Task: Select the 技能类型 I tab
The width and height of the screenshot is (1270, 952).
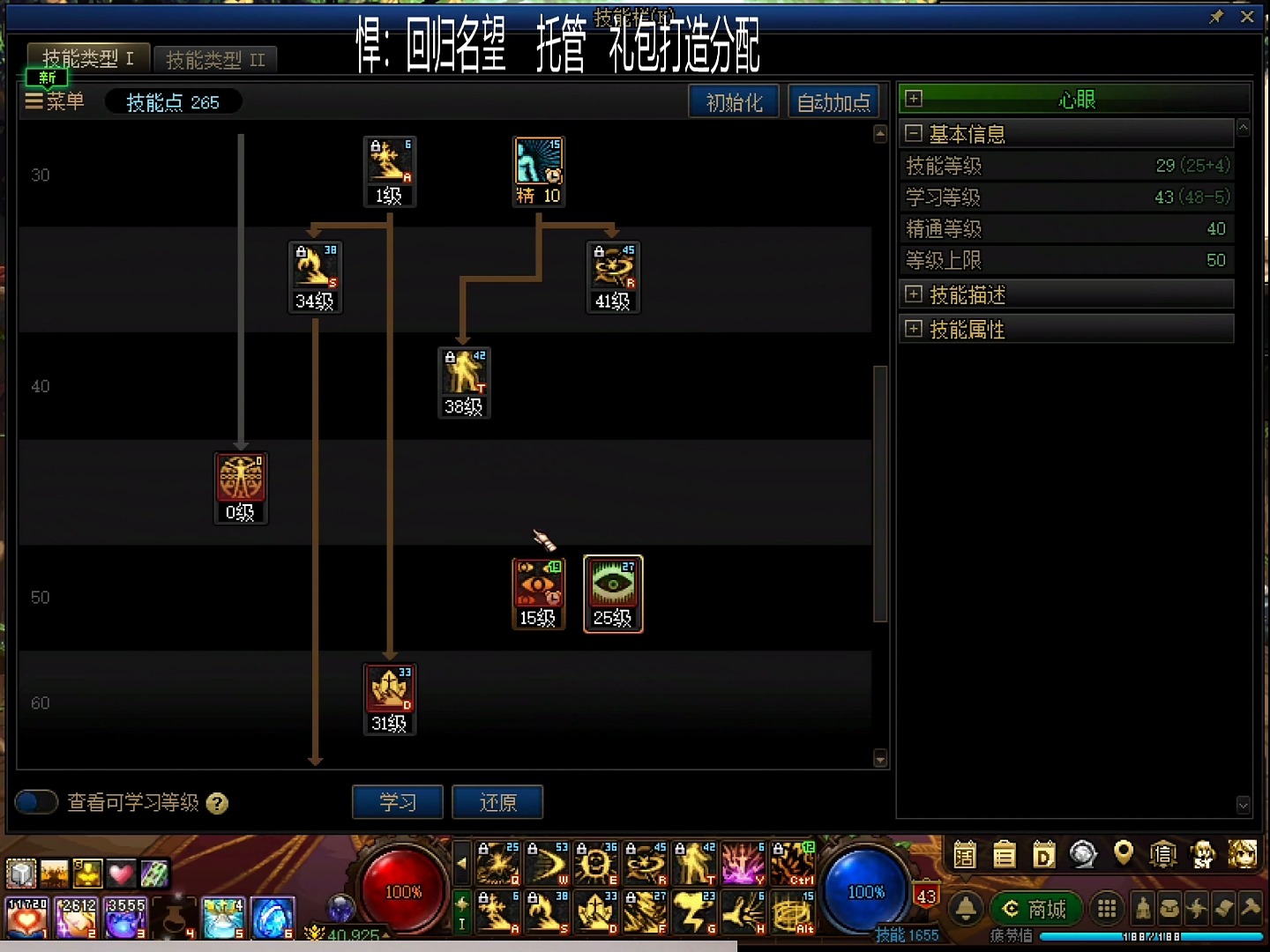Action: [x=87, y=59]
